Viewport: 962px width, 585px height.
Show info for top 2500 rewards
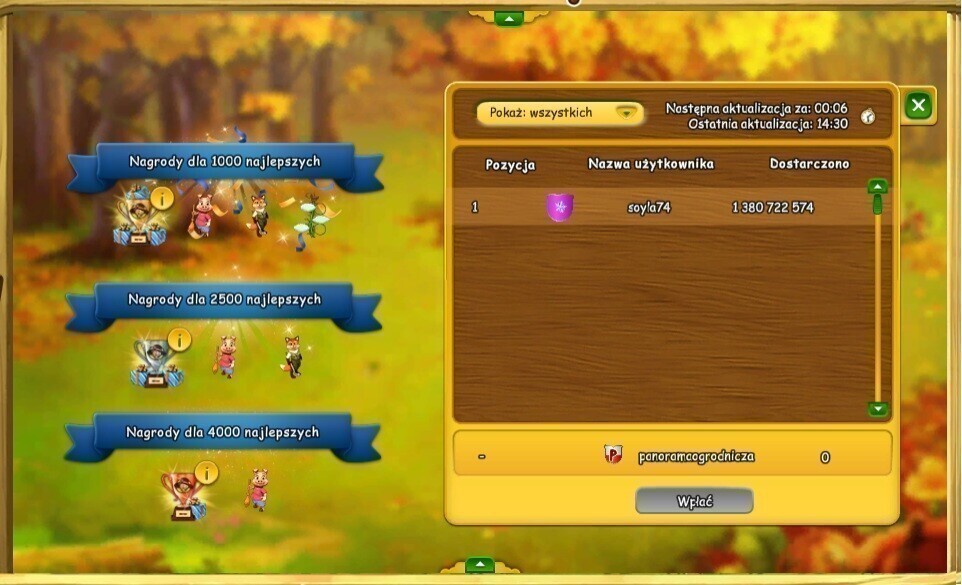180,340
